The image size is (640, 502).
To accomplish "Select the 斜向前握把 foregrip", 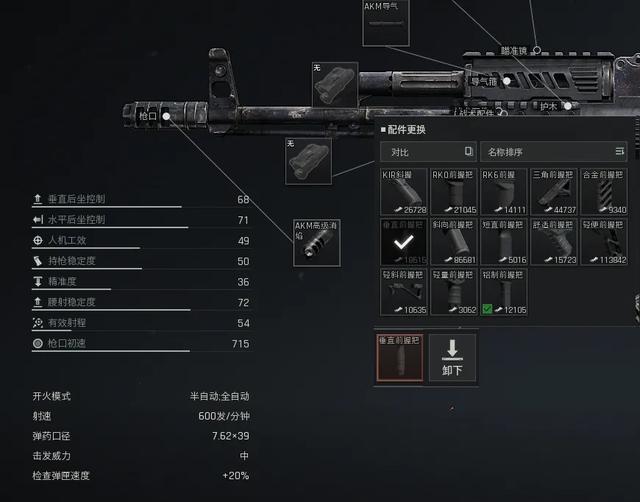I will click(x=454, y=242).
